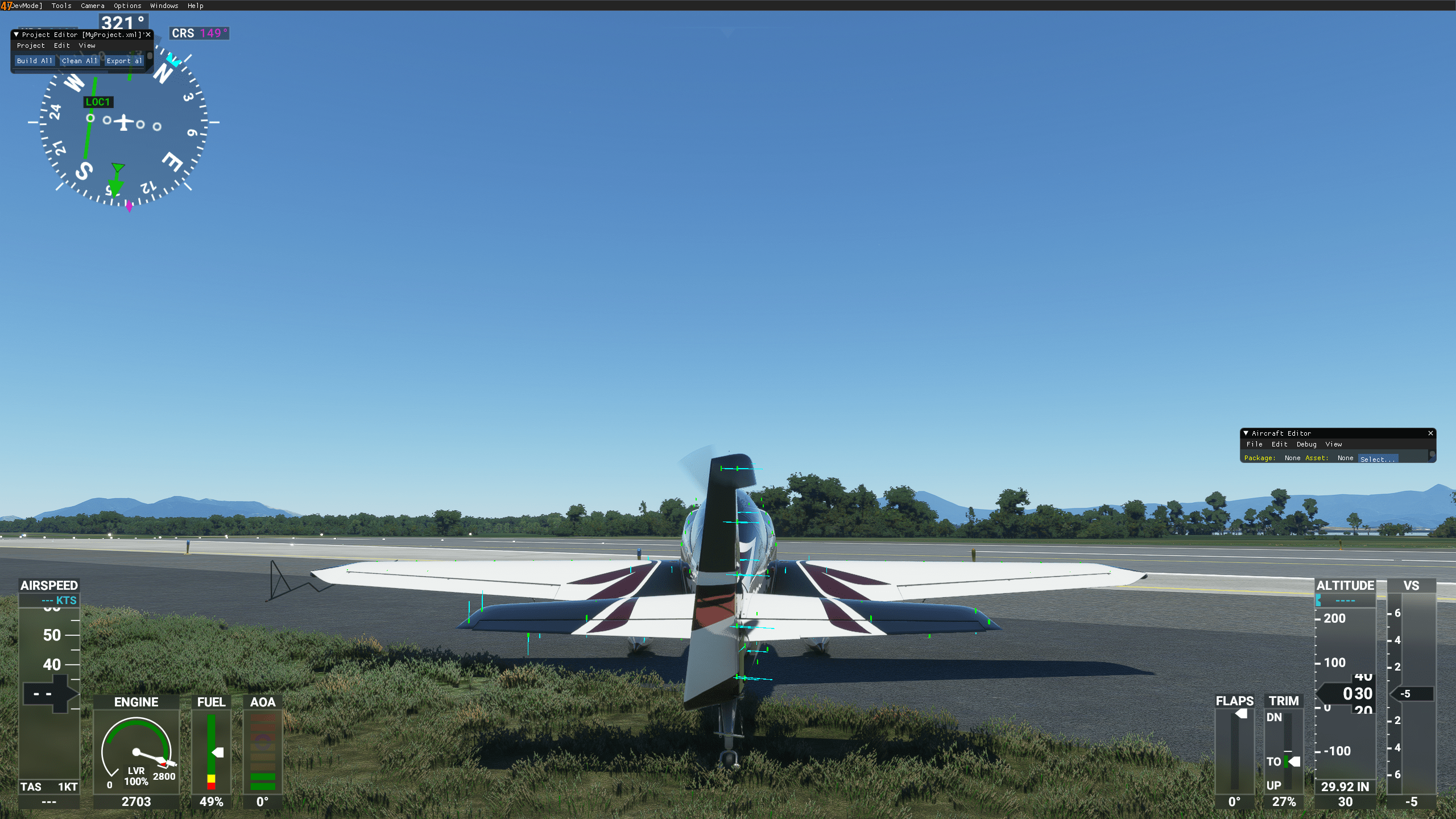This screenshot has height=819, width=1456.
Task: Click the Clean All button
Action: coord(80,60)
